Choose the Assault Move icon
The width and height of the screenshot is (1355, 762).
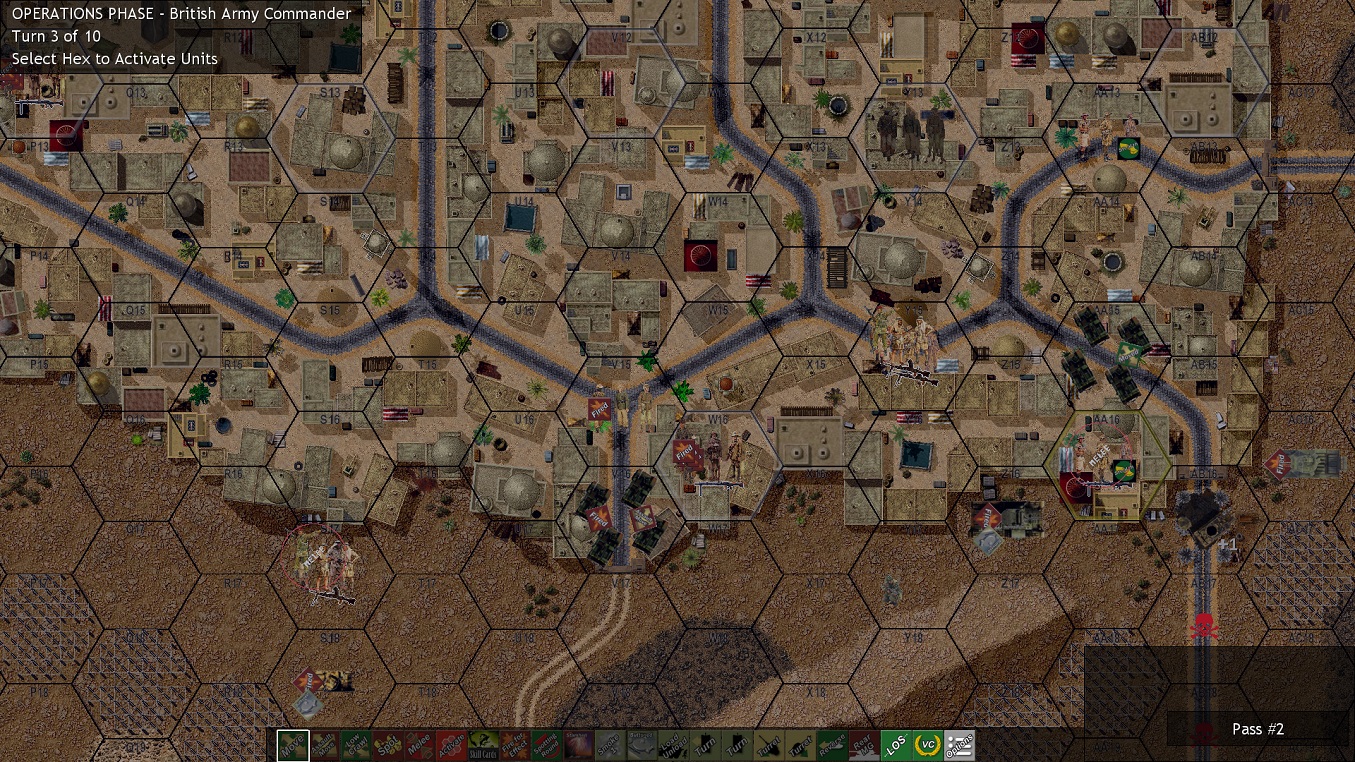(x=327, y=745)
